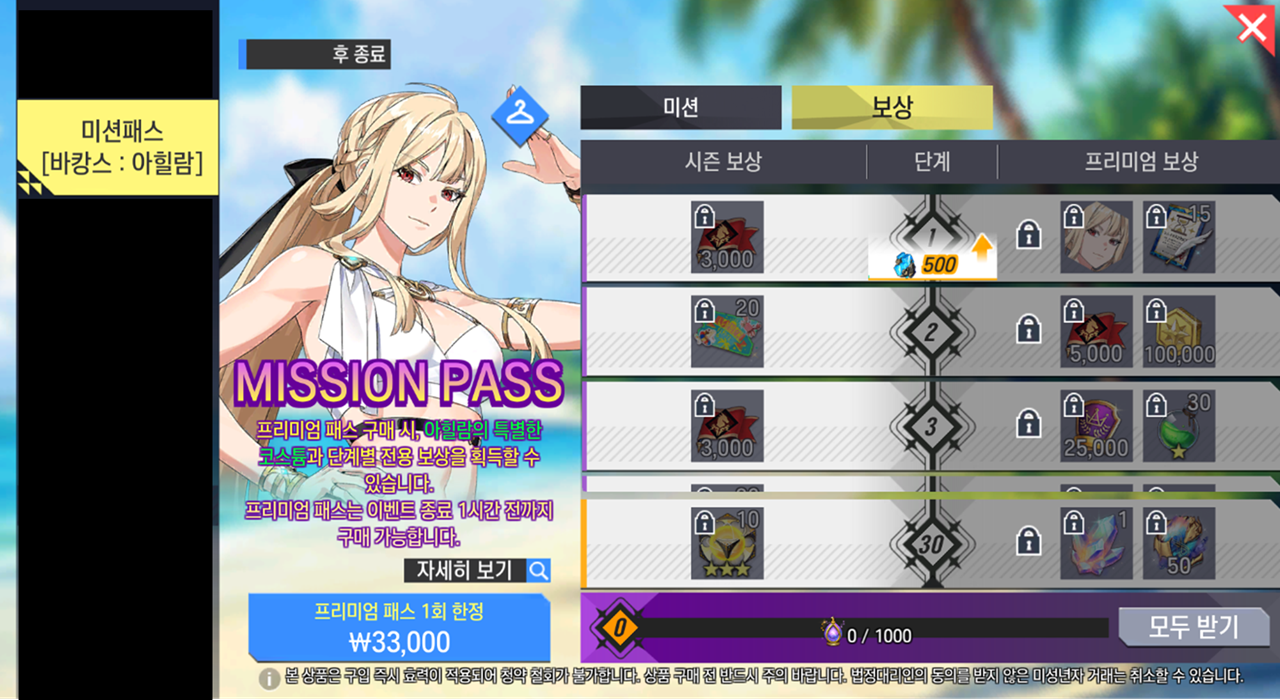Tap the 500 gem level-up button

(x=932, y=265)
